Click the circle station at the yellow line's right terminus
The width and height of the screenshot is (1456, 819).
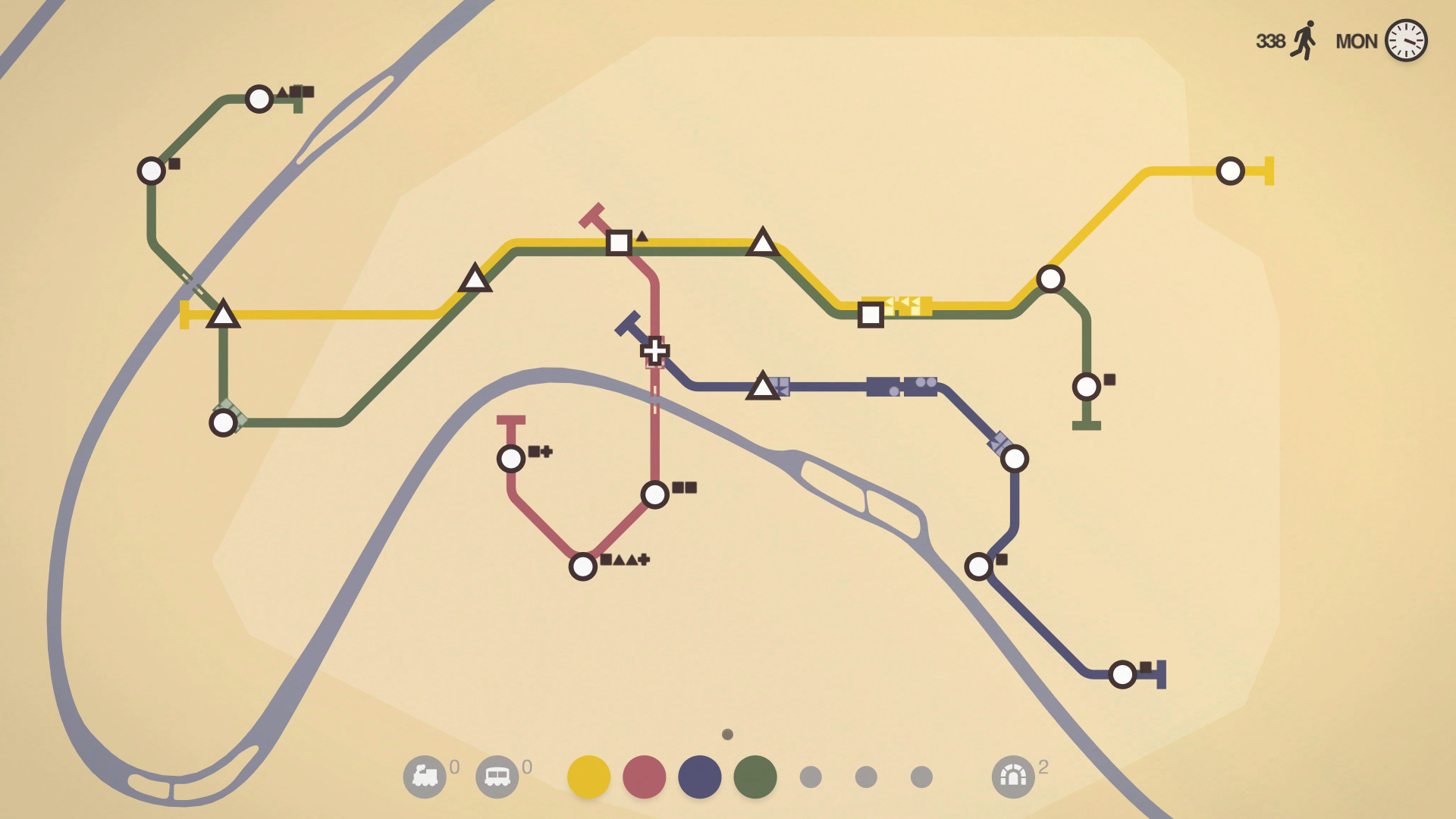point(1229,172)
